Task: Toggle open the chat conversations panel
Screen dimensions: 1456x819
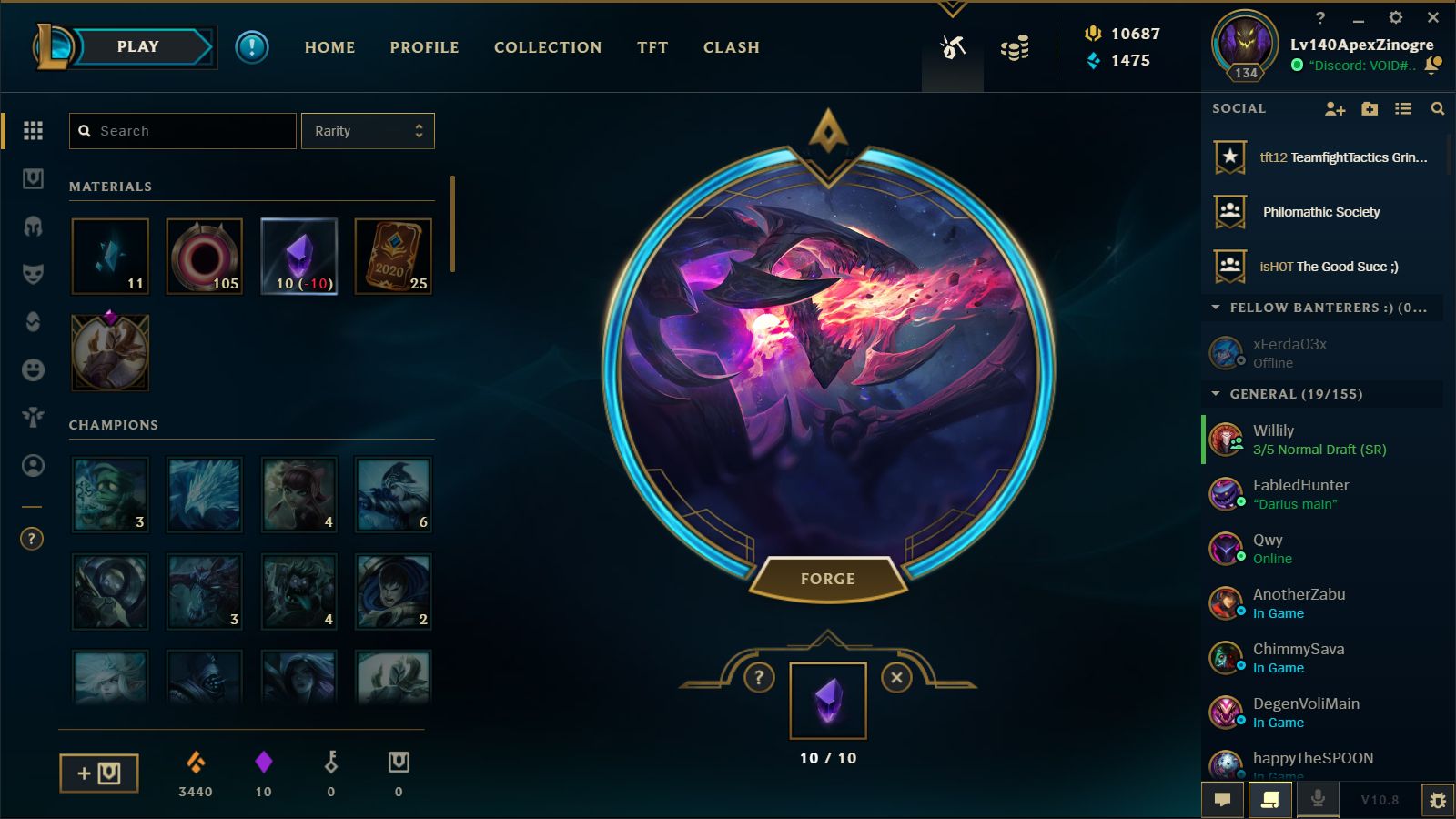Action: pyautogui.click(x=1222, y=800)
